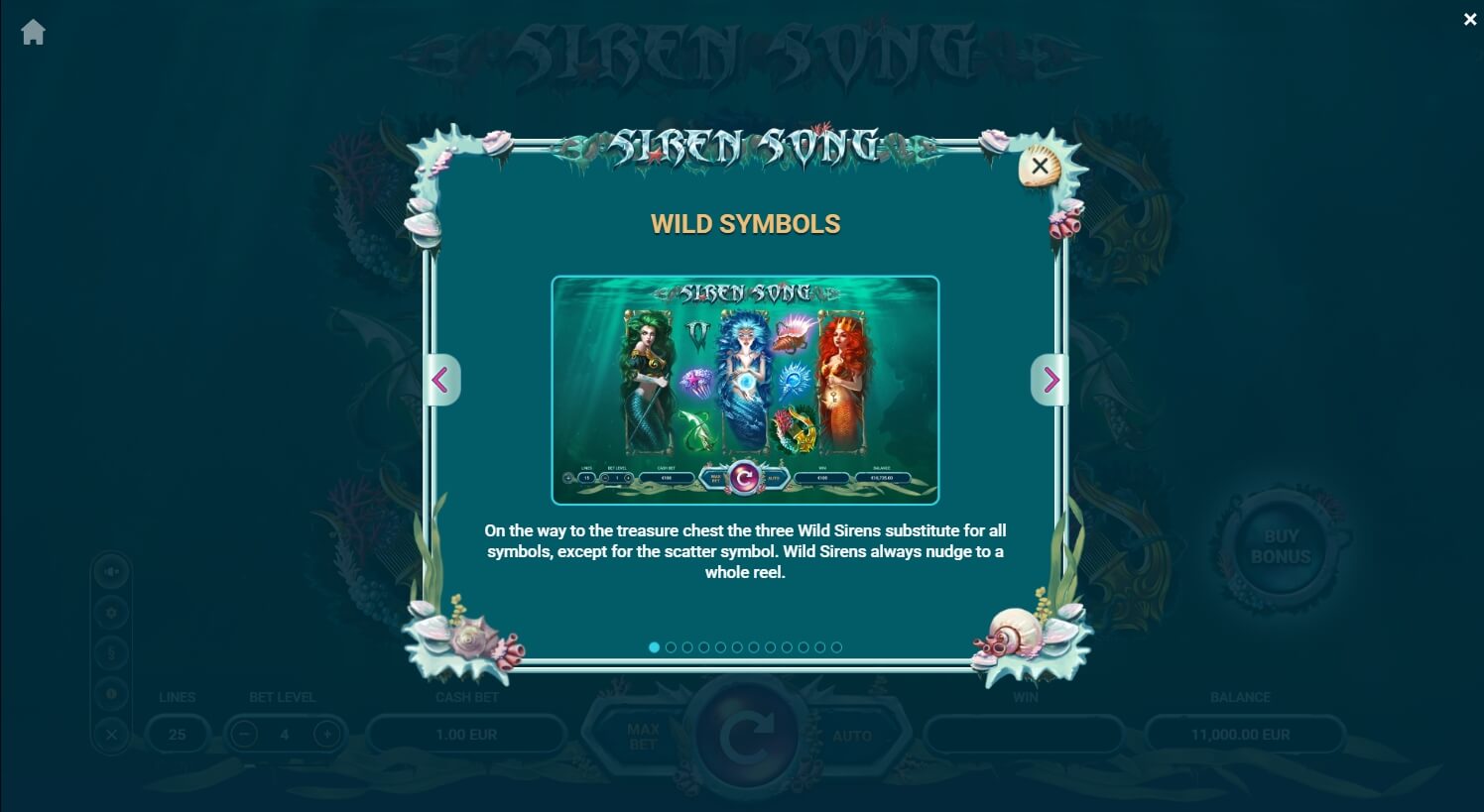Go back using the left pink arrow
The width and height of the screenshot is (1484, 812).
click(442, 380)
